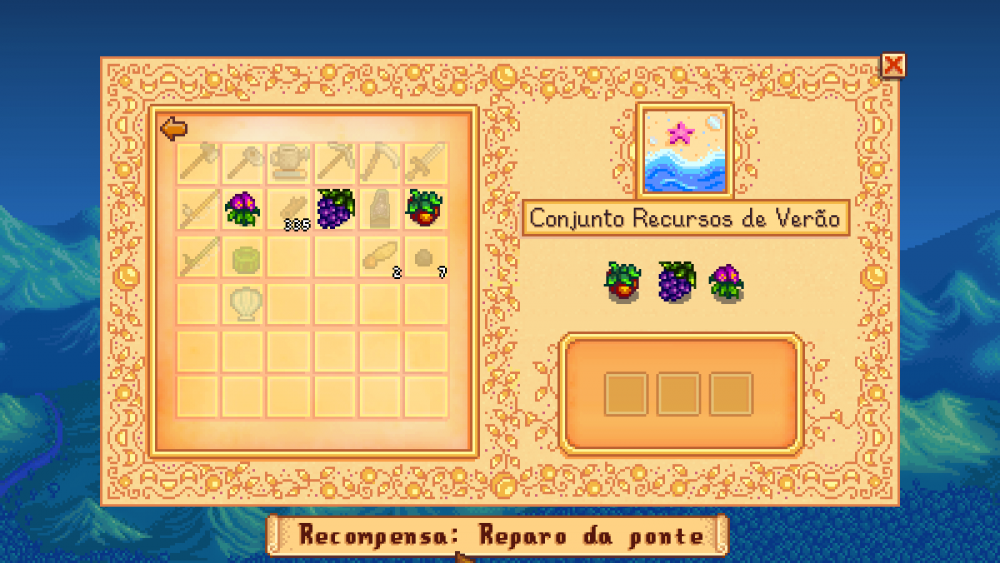Click the required spice berry under the bundle name
Screen dimensions: 1000x563
click(x=621, y=282)
